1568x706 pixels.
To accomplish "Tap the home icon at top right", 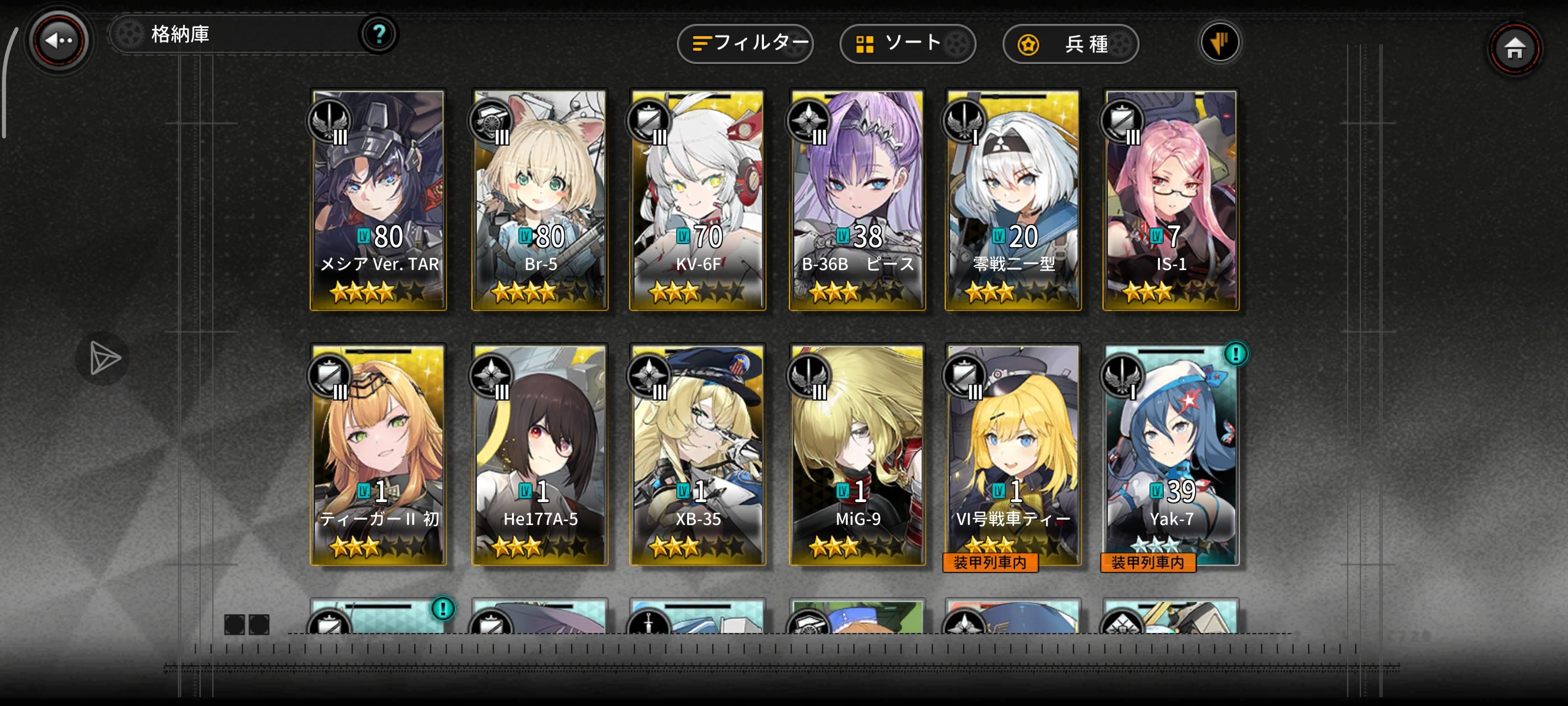I will pyautogui.click(x=1517, y=49).
